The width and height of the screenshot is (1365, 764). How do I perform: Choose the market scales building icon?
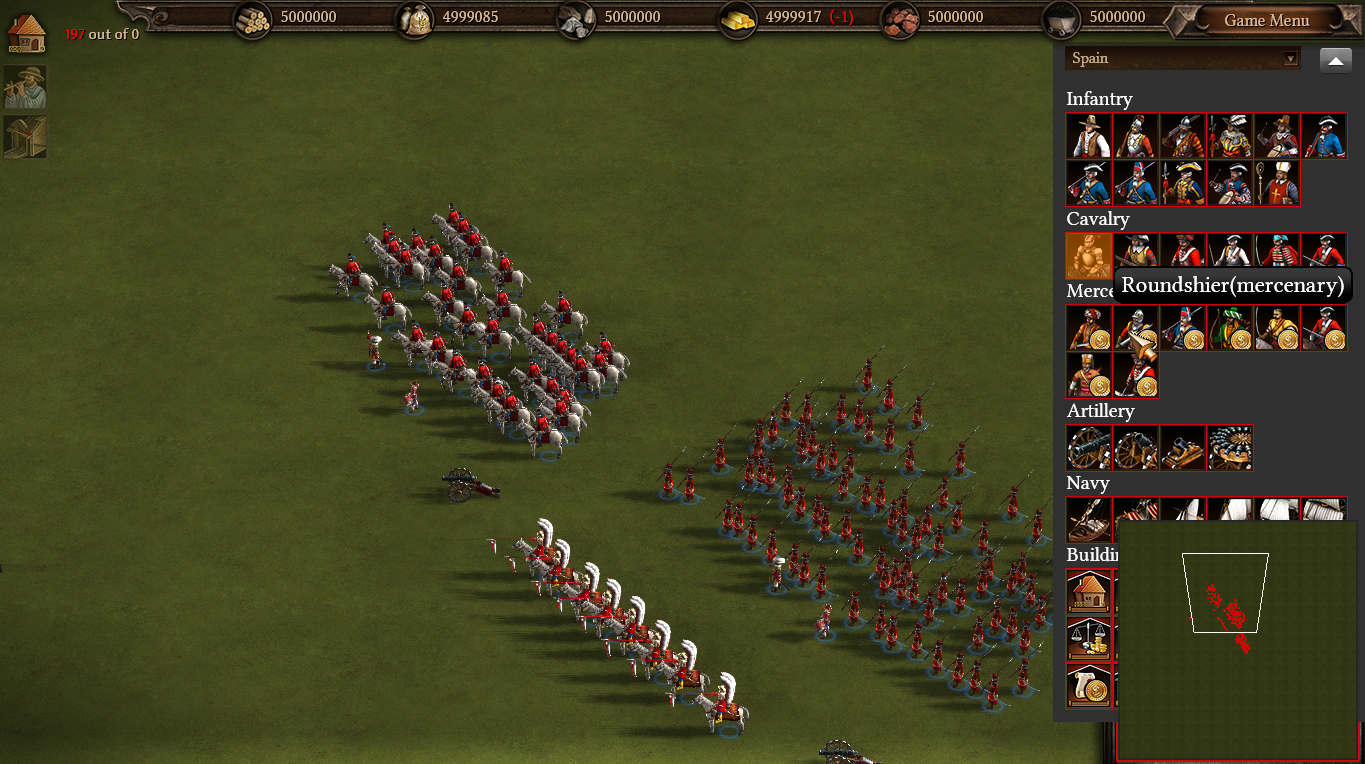[x=1089, y=639]
